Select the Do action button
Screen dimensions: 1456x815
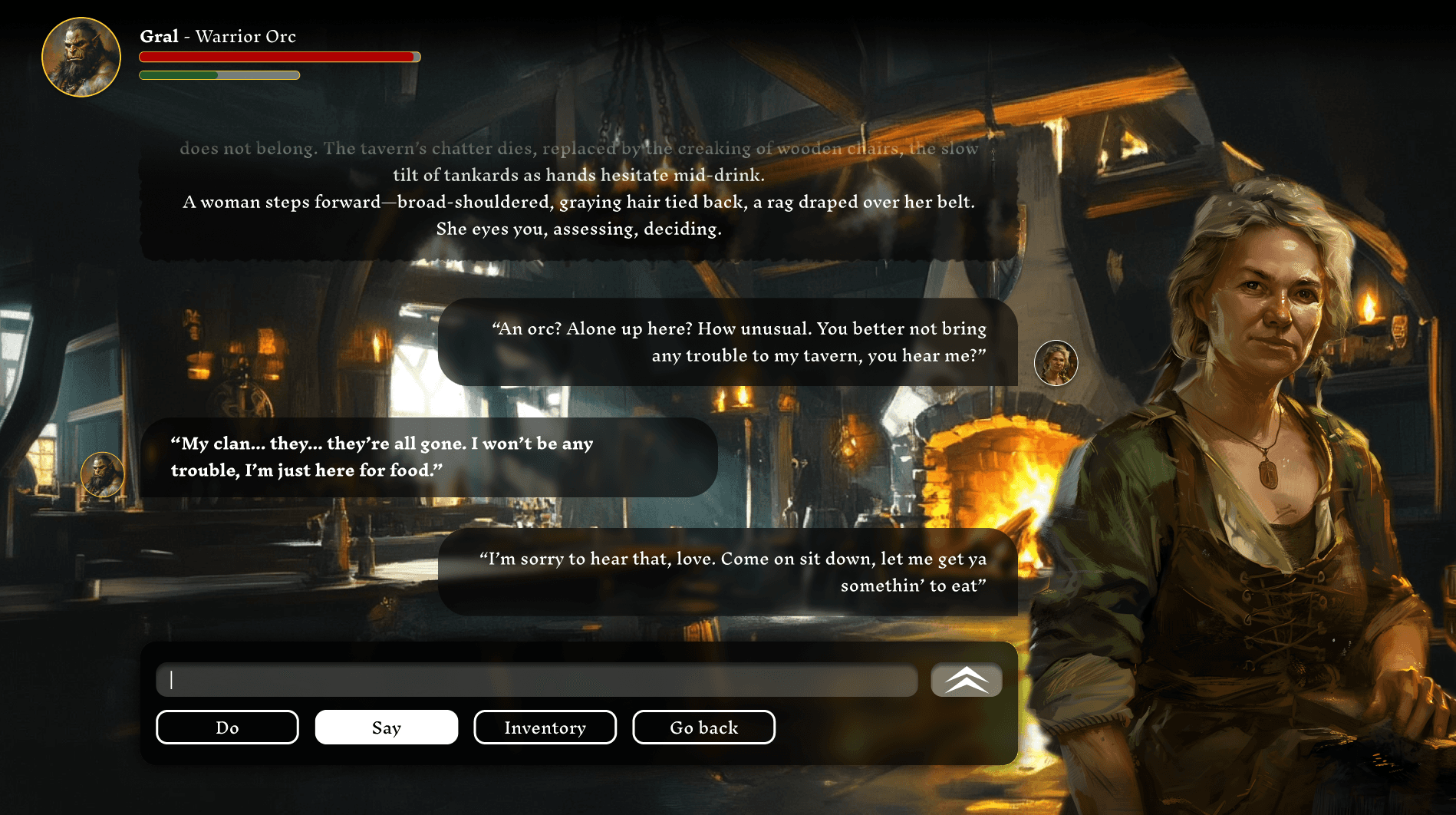pyautogui.click(x=227, y=727)
